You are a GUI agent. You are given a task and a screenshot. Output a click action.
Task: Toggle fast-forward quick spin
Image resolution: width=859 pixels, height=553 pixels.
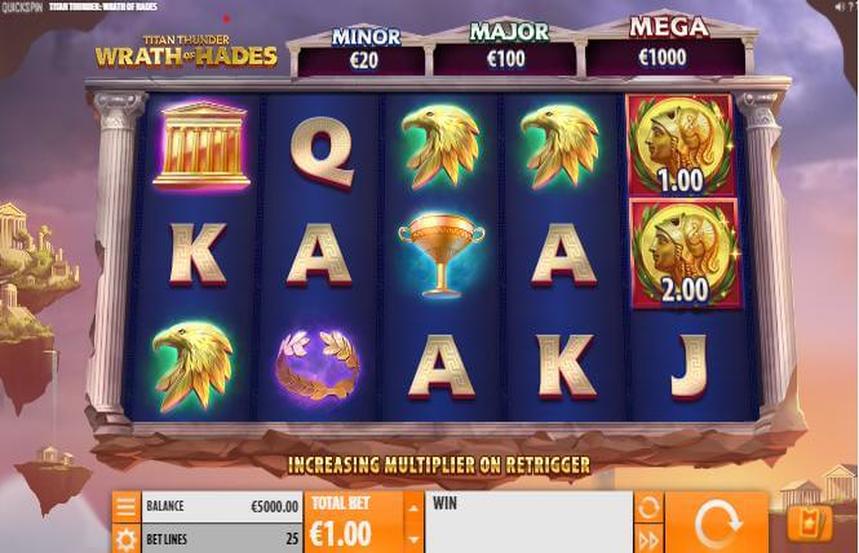[x=649, y=539]
